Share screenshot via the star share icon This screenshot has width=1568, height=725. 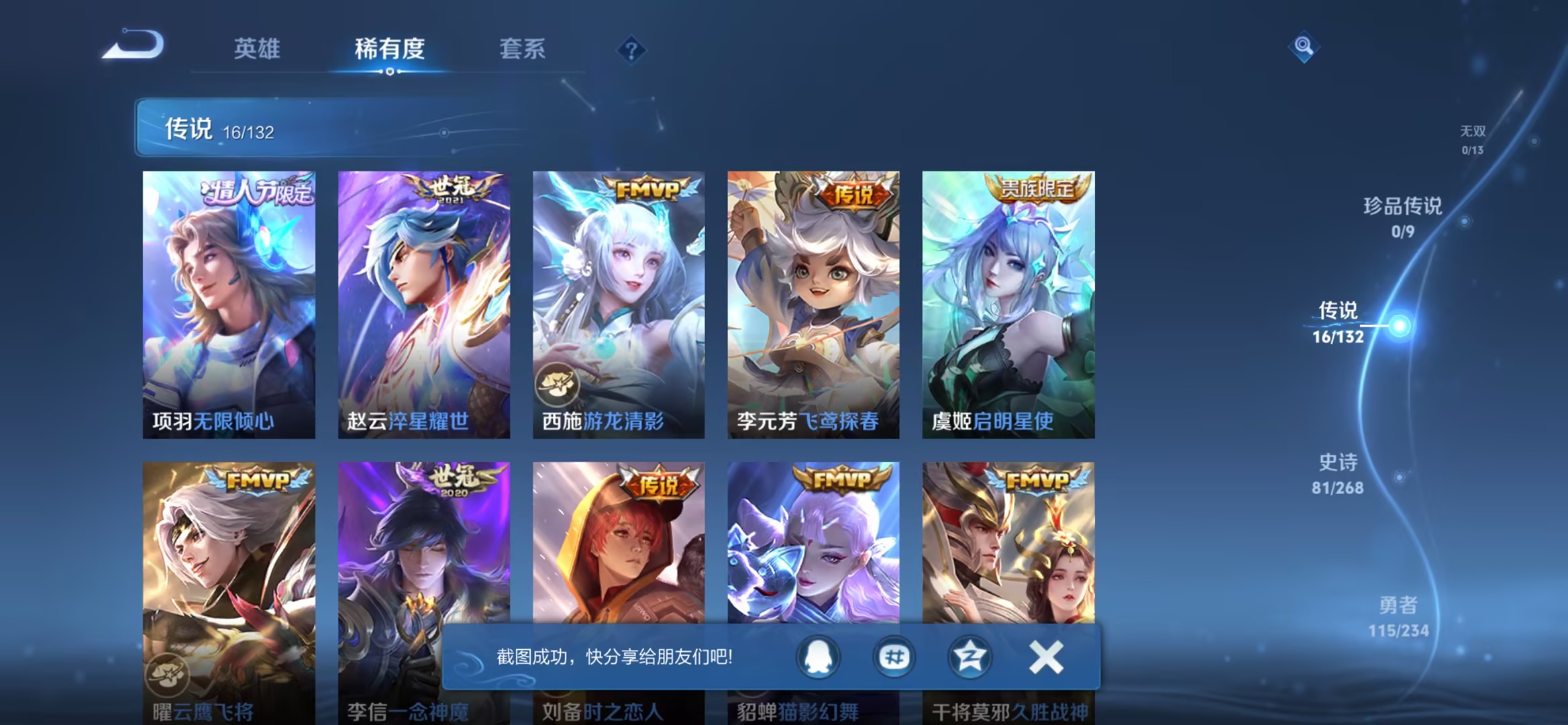click(970, 658)
